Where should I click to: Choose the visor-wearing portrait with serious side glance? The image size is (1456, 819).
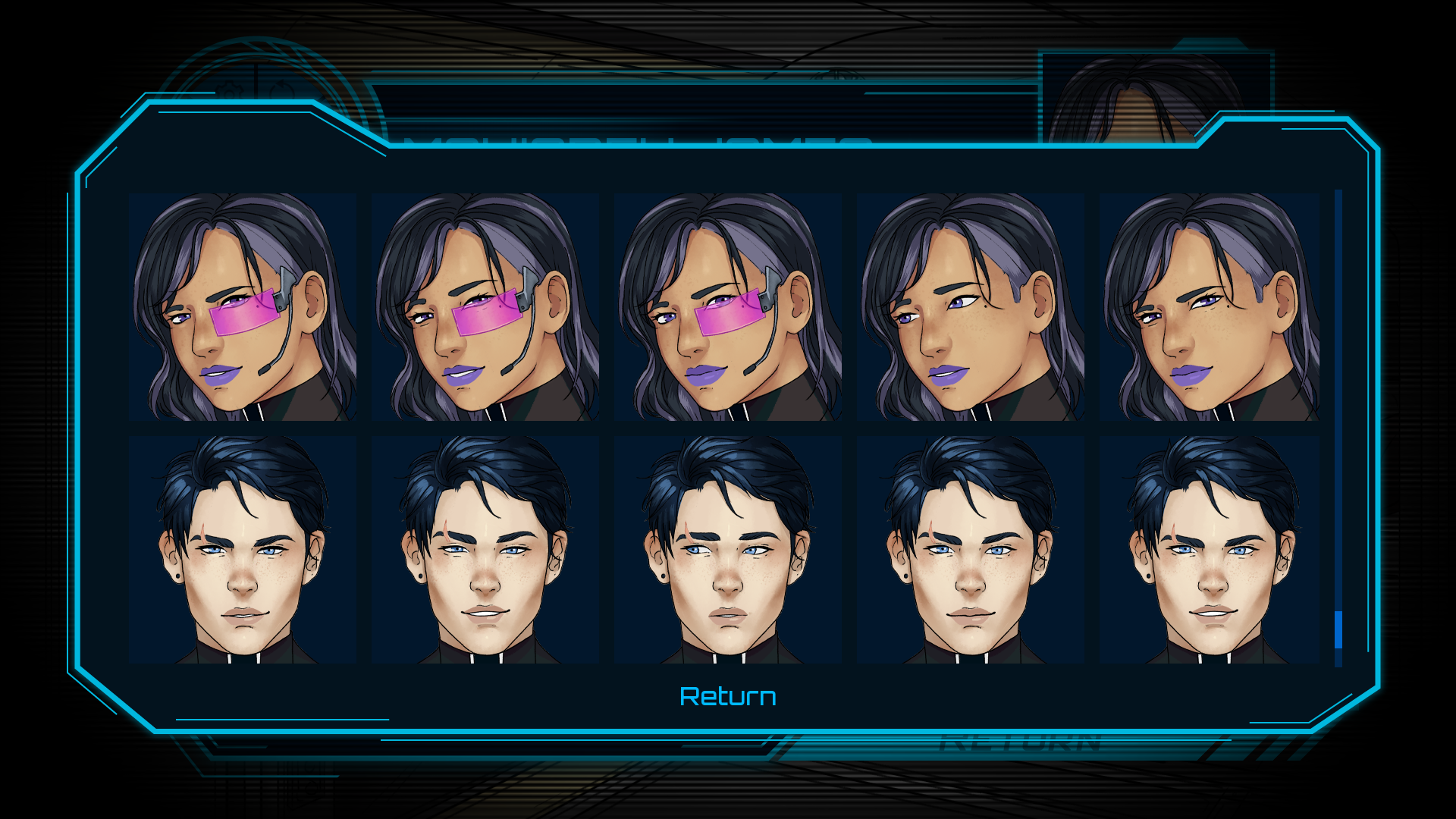tap(728, 307)
